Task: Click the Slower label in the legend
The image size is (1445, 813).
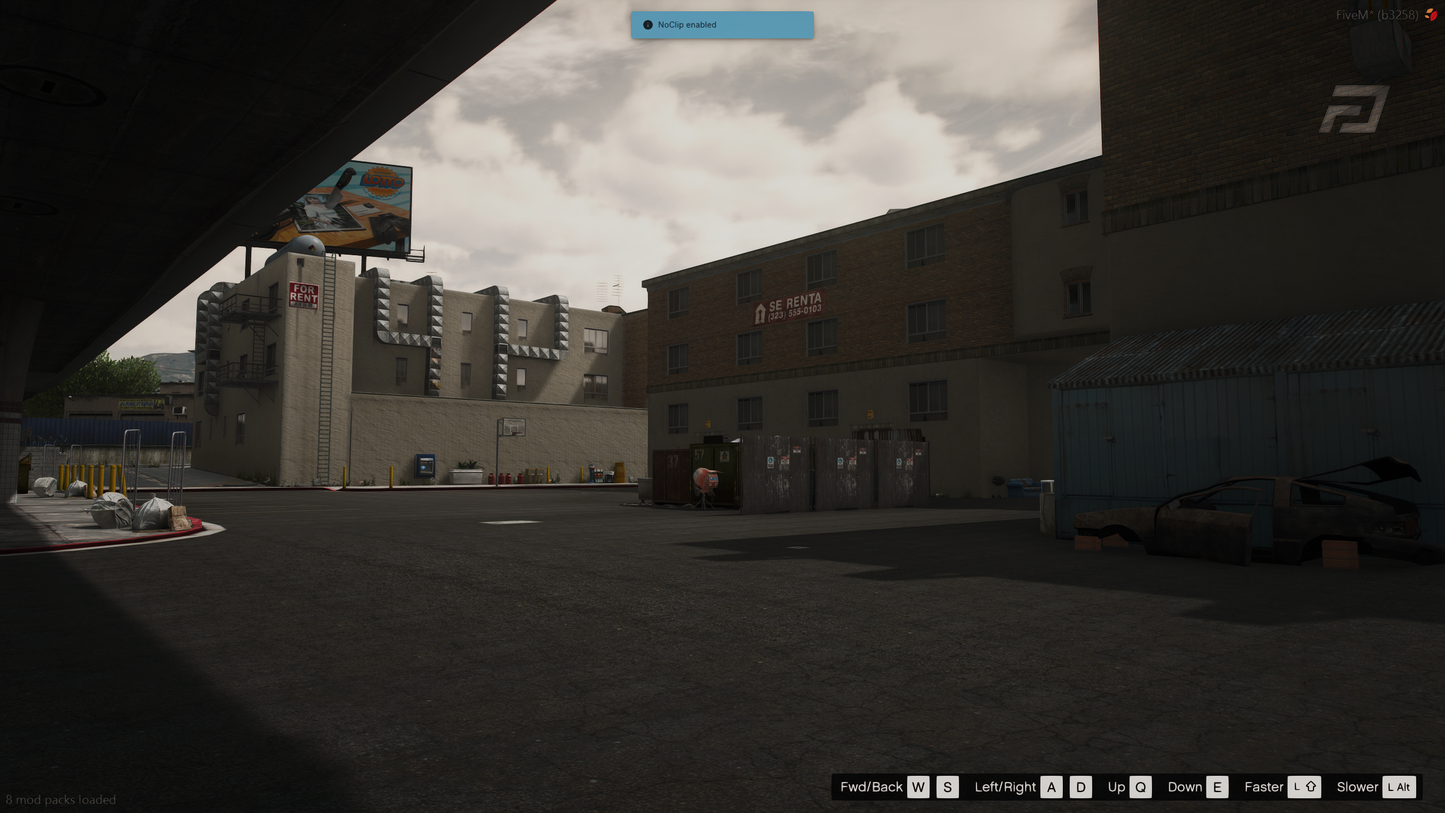Action: tap(1358, 787)
